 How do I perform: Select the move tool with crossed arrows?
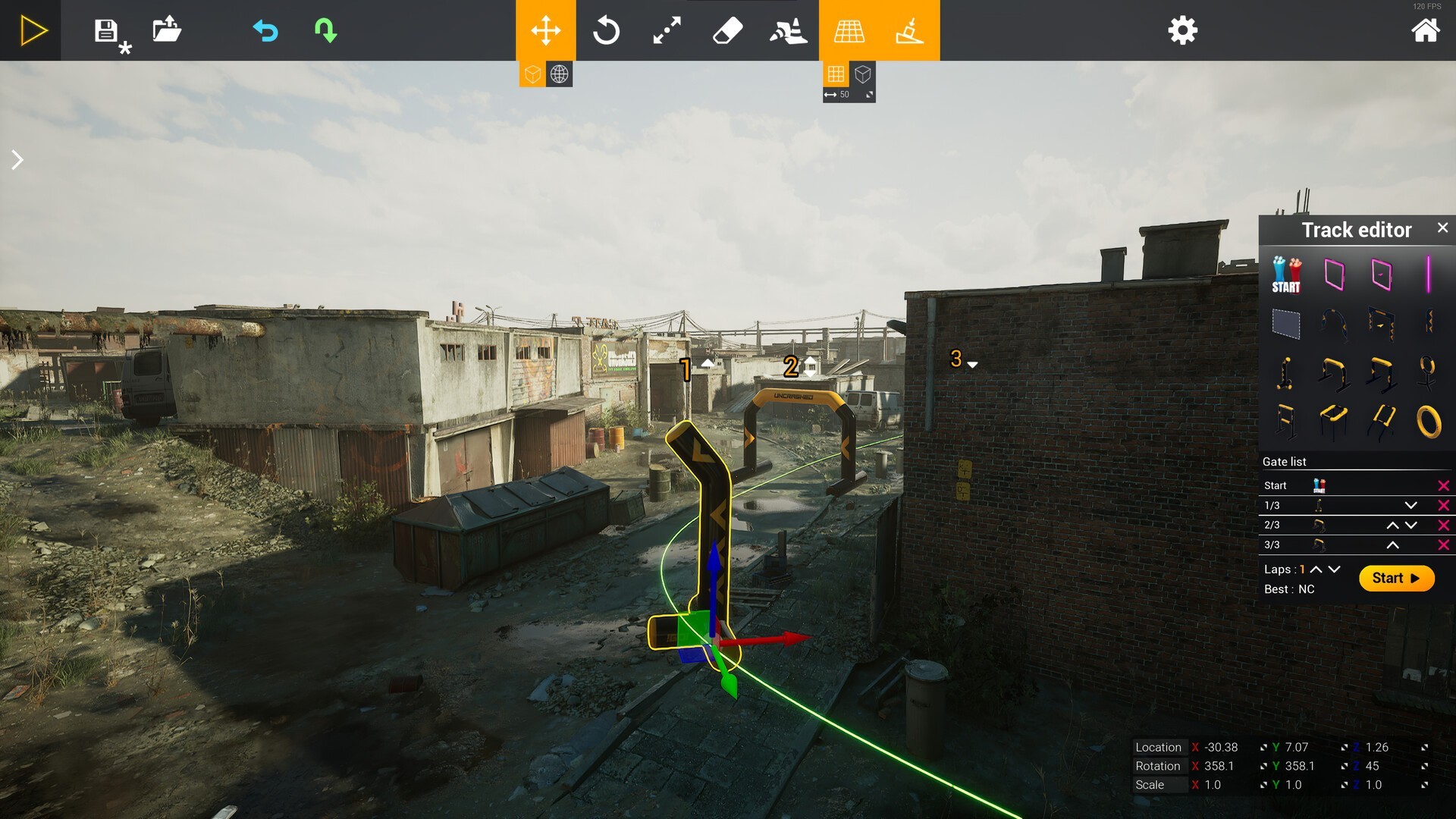[546, 31]
